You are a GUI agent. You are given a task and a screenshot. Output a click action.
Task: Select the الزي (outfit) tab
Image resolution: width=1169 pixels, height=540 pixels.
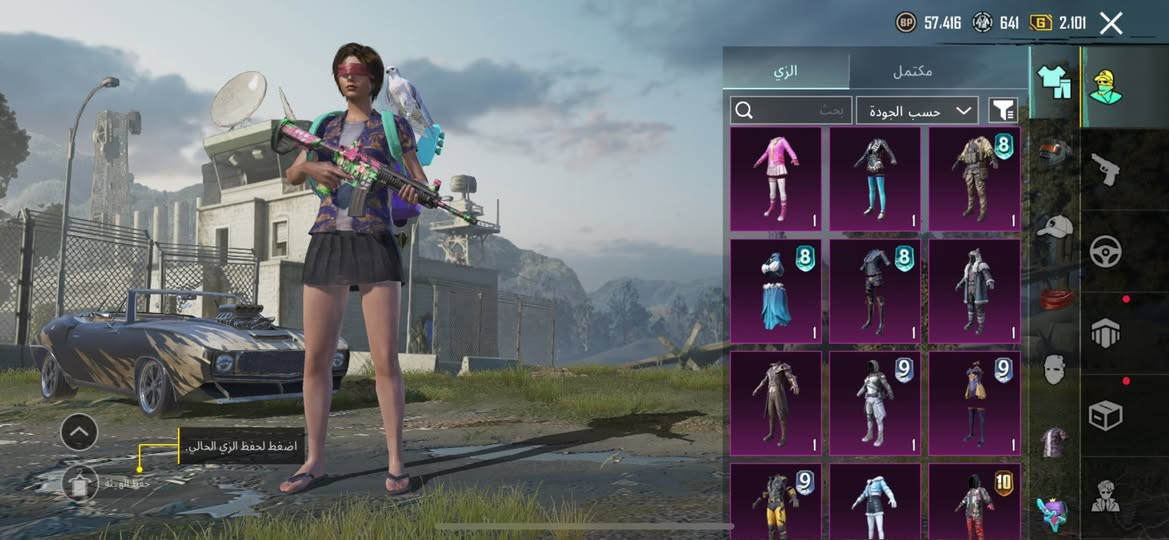(787, 72)
